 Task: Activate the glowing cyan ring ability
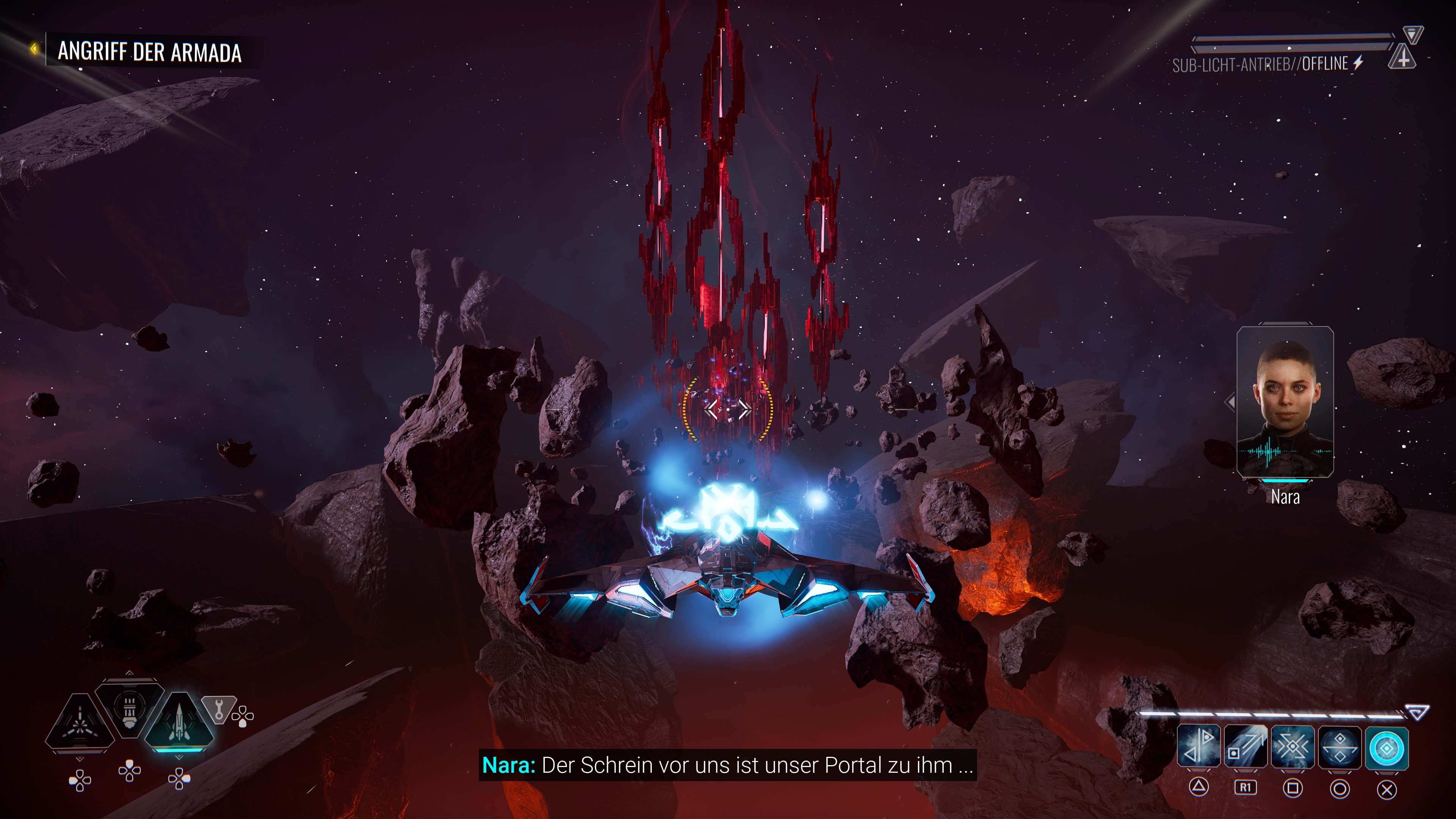[x=1387, y=748]
